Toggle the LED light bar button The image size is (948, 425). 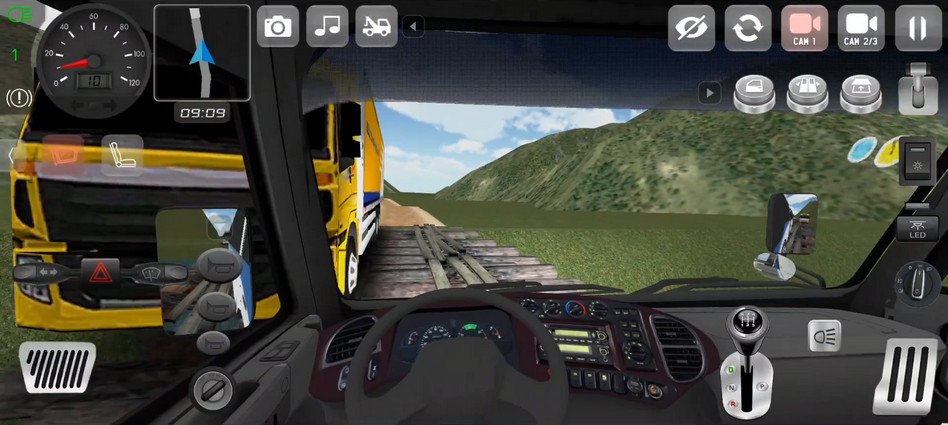917,228
